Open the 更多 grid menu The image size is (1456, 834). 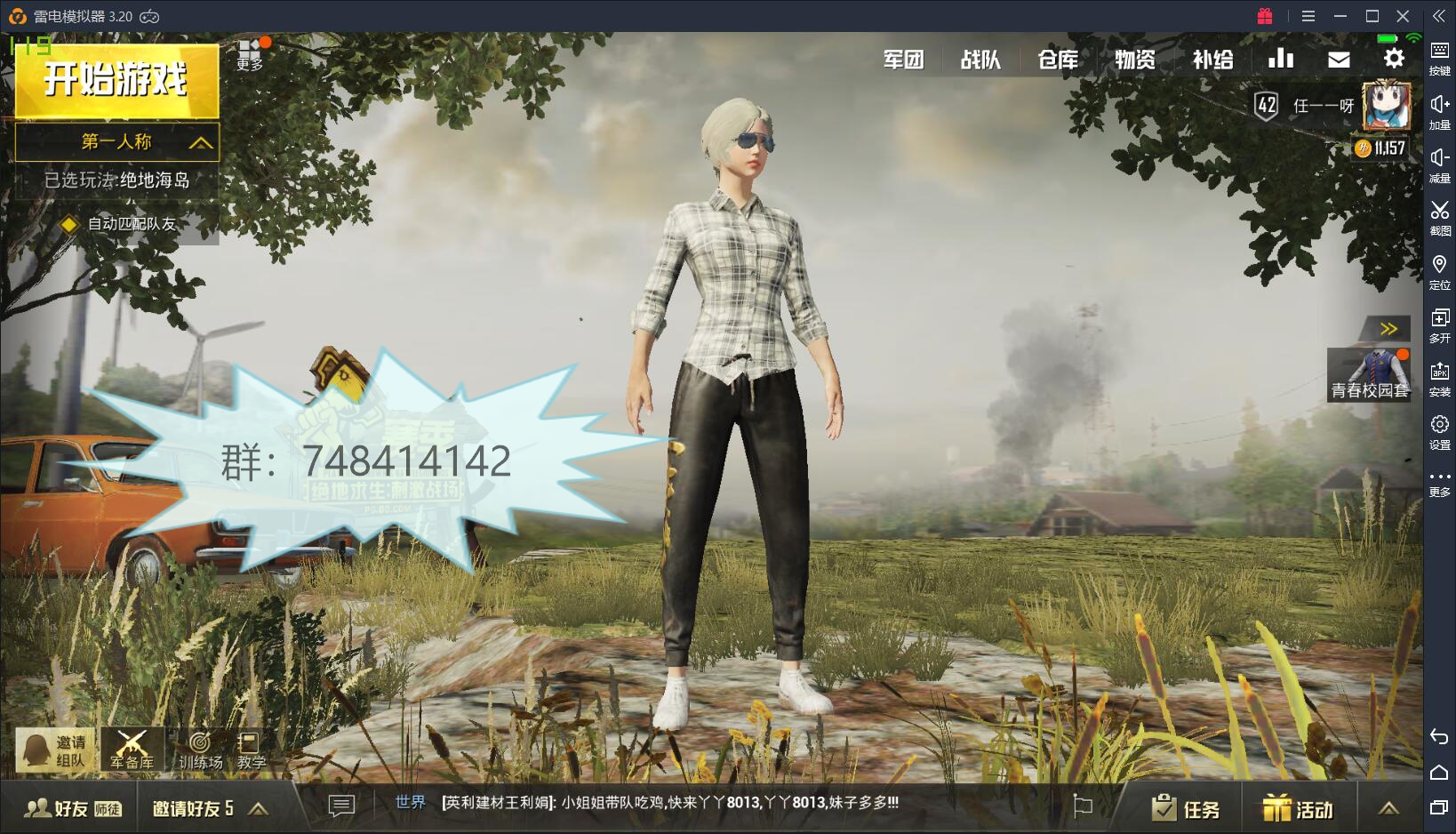tap(250, 53)
